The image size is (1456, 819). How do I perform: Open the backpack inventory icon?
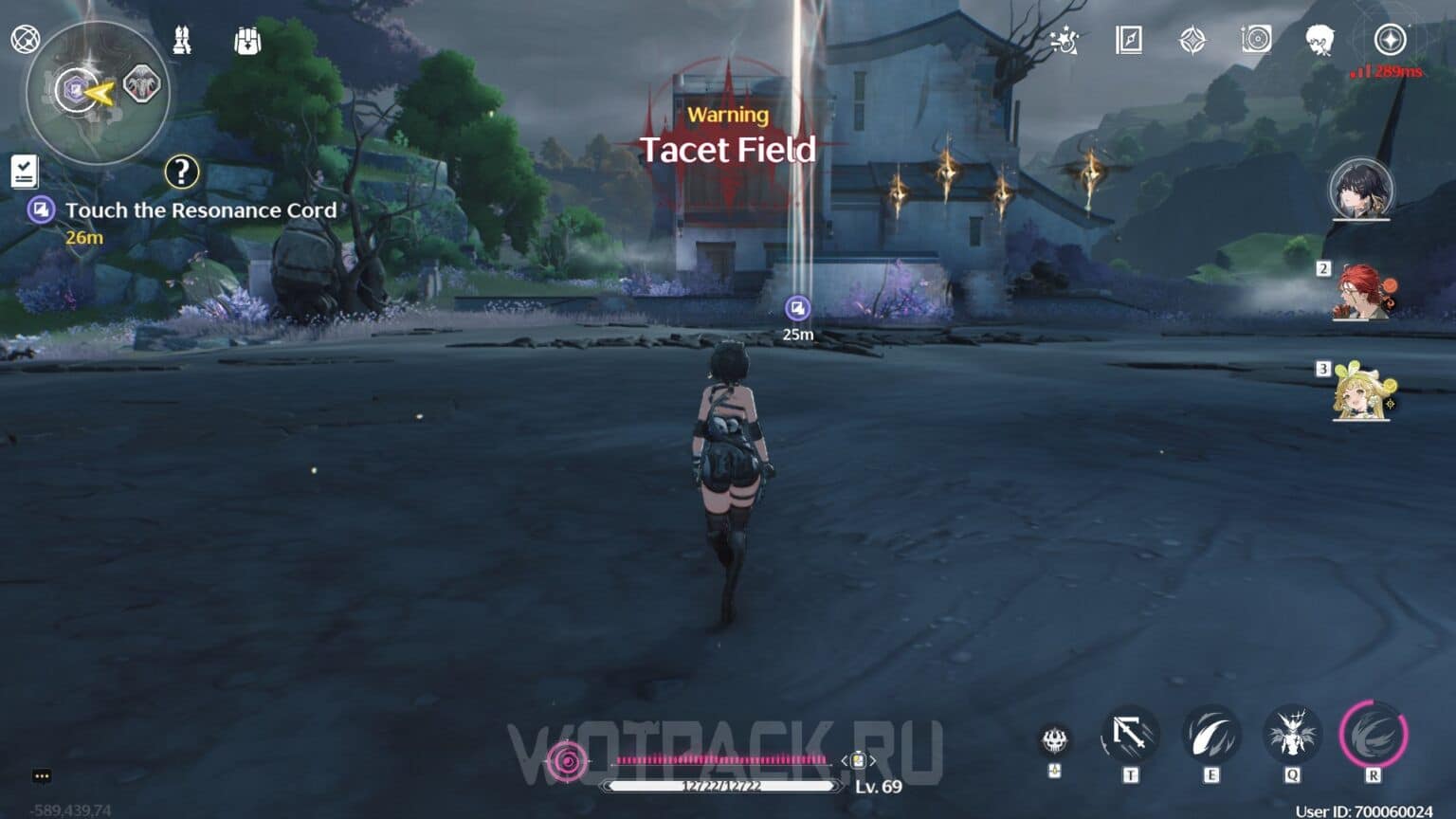click(x=245, y=41)
